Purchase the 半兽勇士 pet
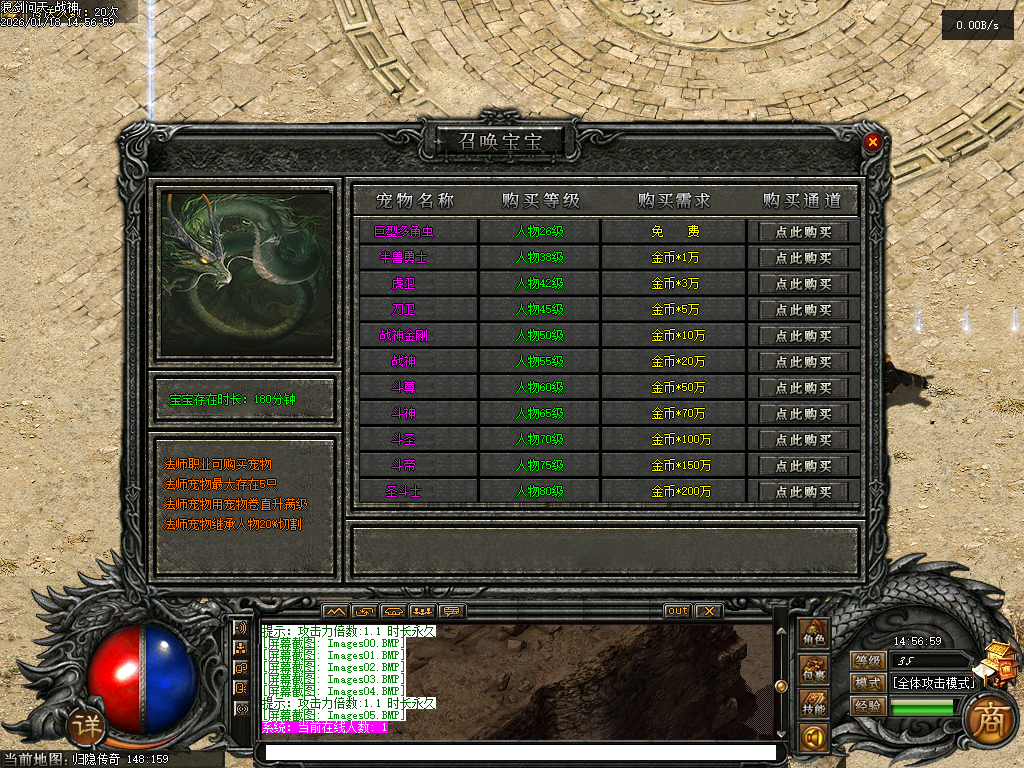 803,258
